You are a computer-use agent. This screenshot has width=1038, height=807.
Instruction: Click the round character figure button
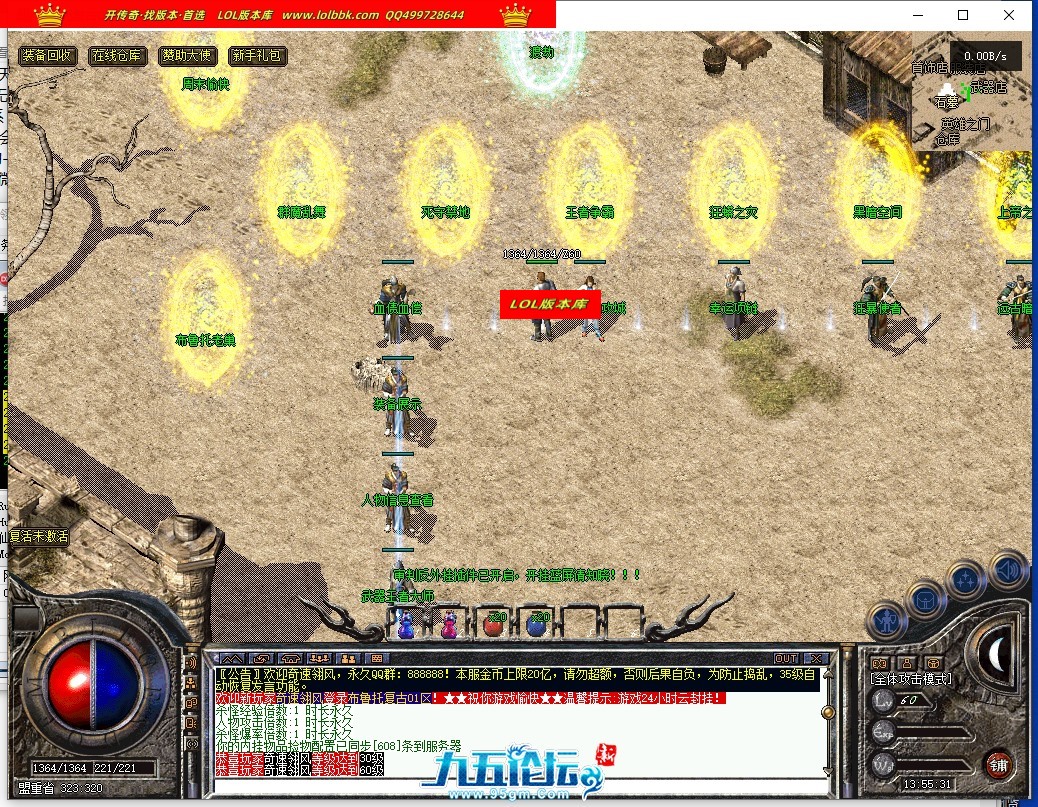(887, 619)
